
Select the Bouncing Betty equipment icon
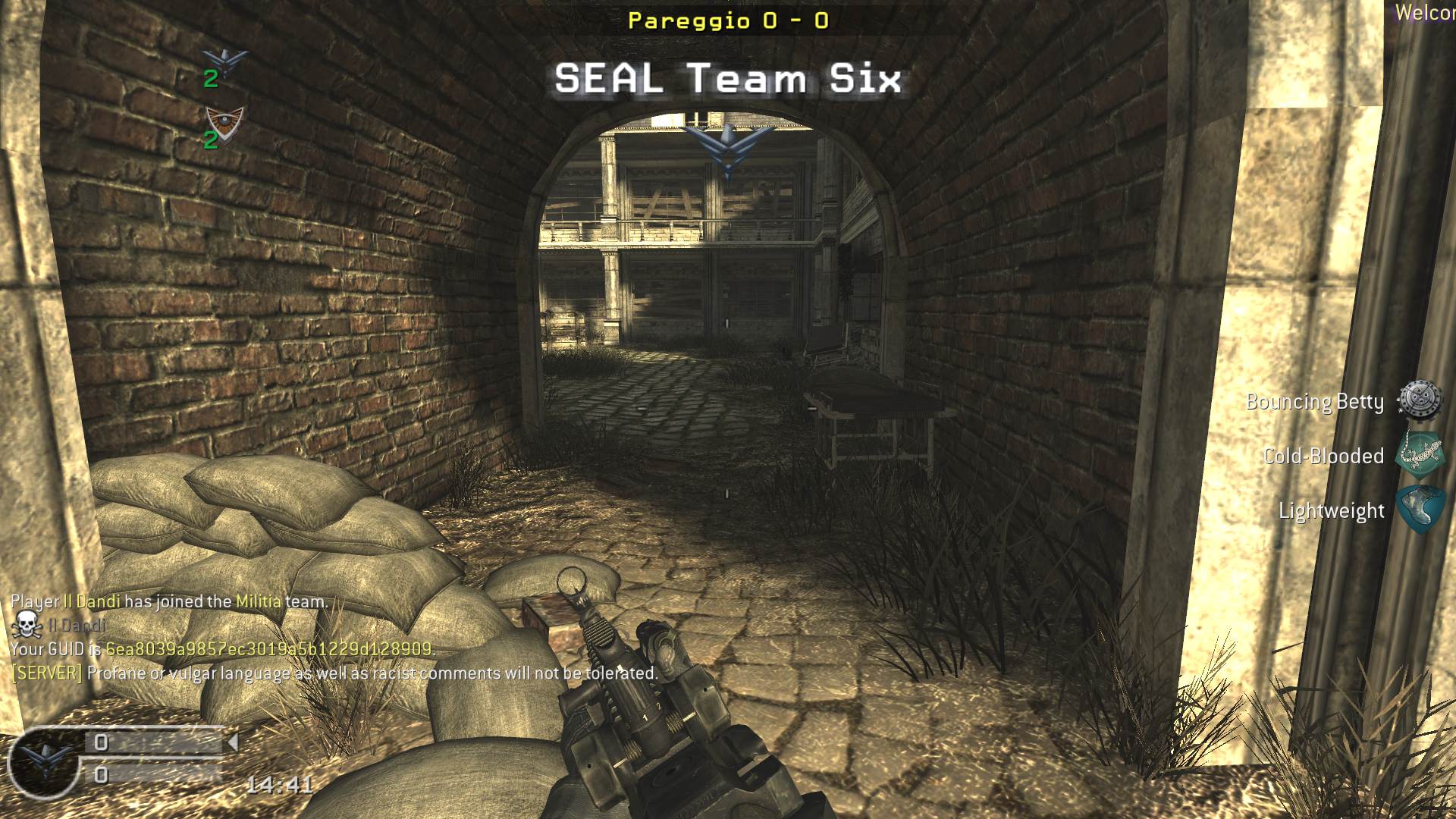(1419, 401)
